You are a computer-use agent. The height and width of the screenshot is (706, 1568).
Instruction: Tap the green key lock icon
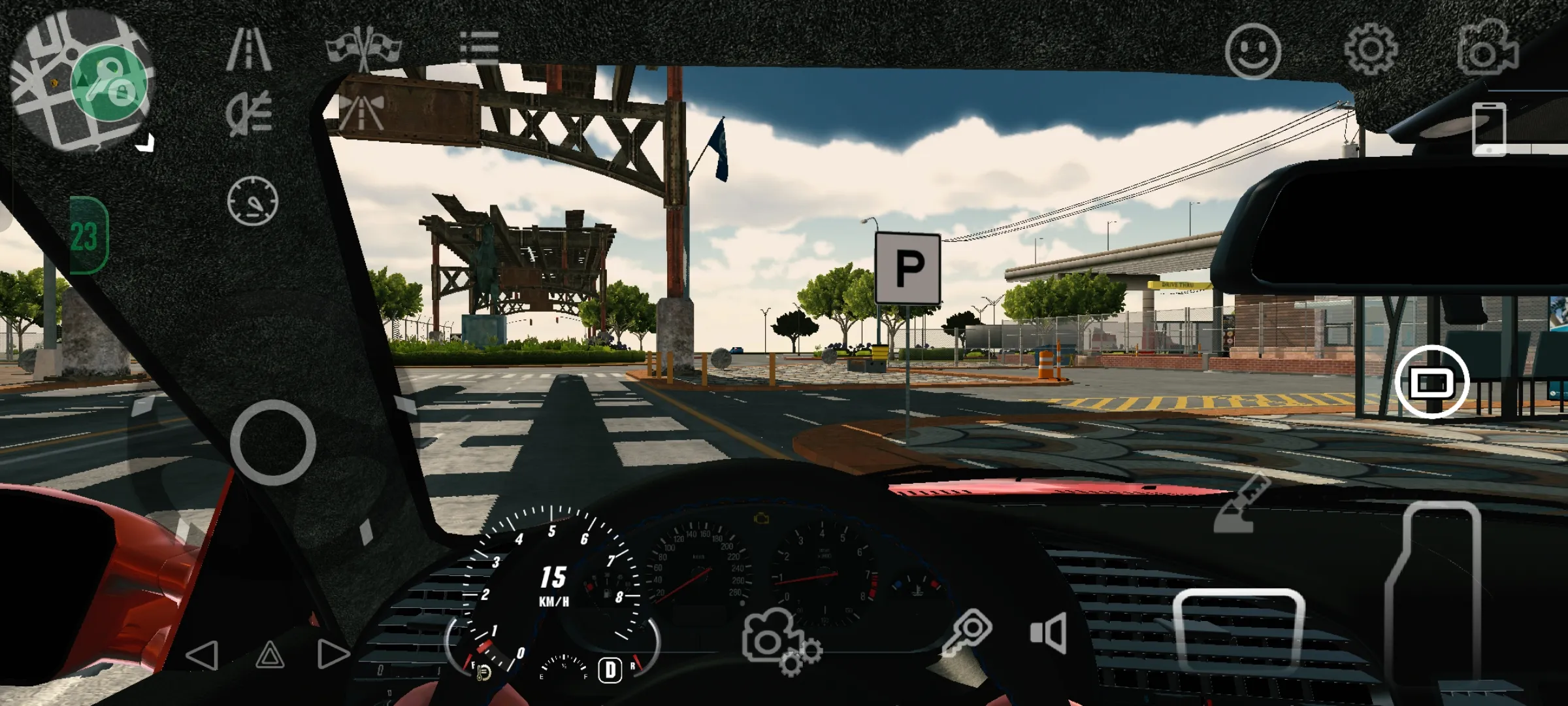tap(108, 82)
